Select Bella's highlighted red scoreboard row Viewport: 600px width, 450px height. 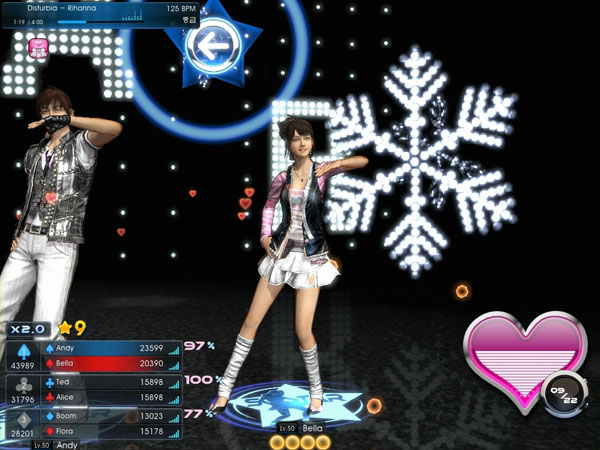point(112,363)
